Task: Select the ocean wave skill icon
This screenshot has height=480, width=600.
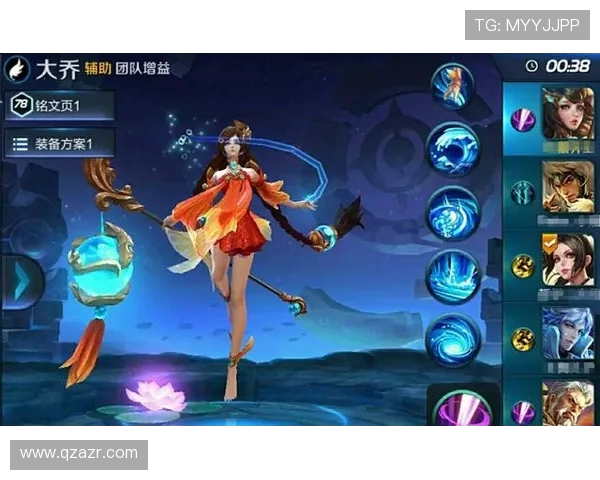Action: pos(453,150)
